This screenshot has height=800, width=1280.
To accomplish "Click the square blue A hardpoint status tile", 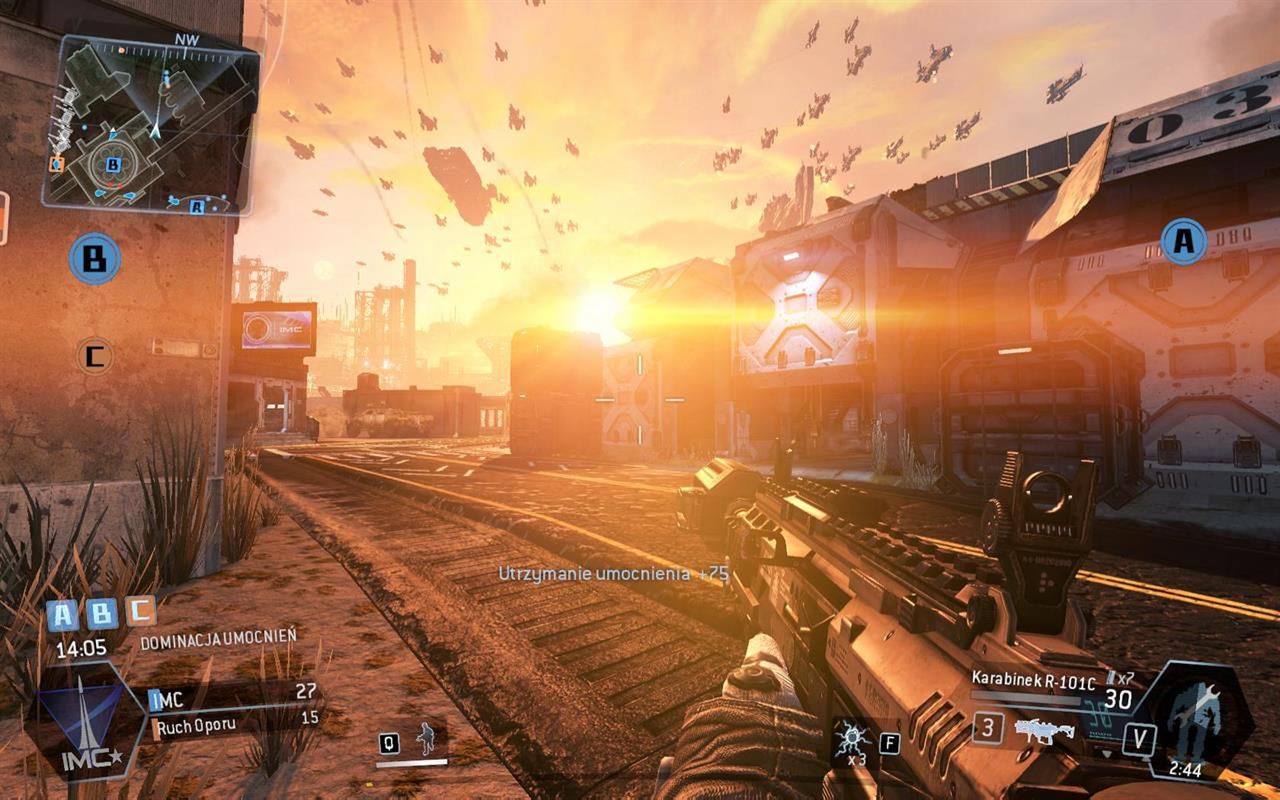I will (x=63, y=614).
